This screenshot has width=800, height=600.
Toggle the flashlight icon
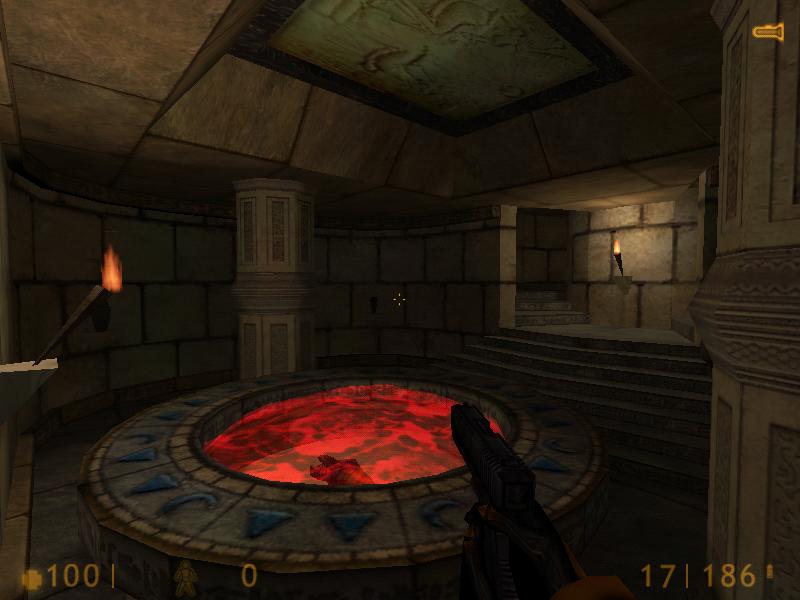(x=768, y=33)
